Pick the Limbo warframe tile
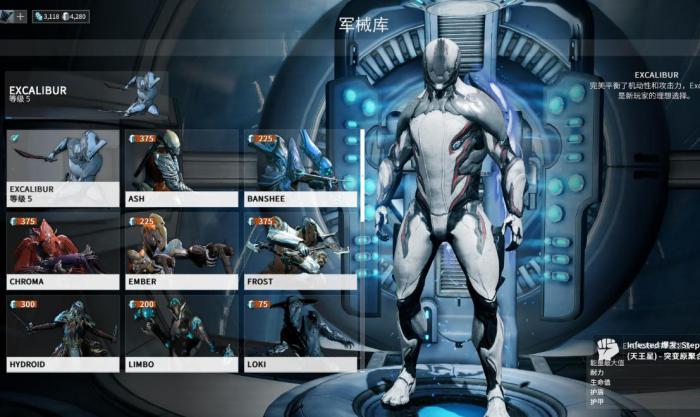Image resolution: width=700 pixels, height=417 pixels. 180,333
